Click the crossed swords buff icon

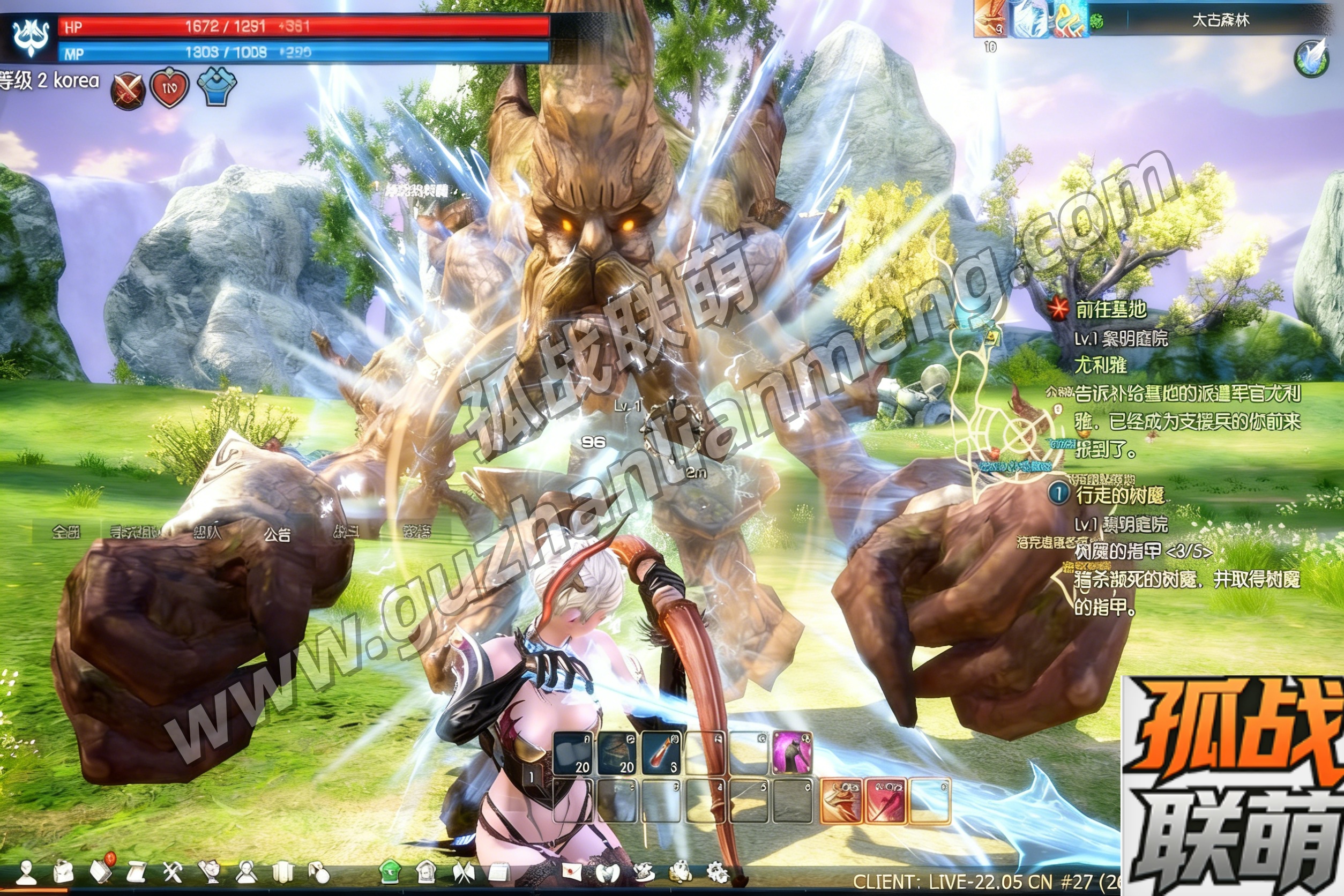[x=127, y=91]
